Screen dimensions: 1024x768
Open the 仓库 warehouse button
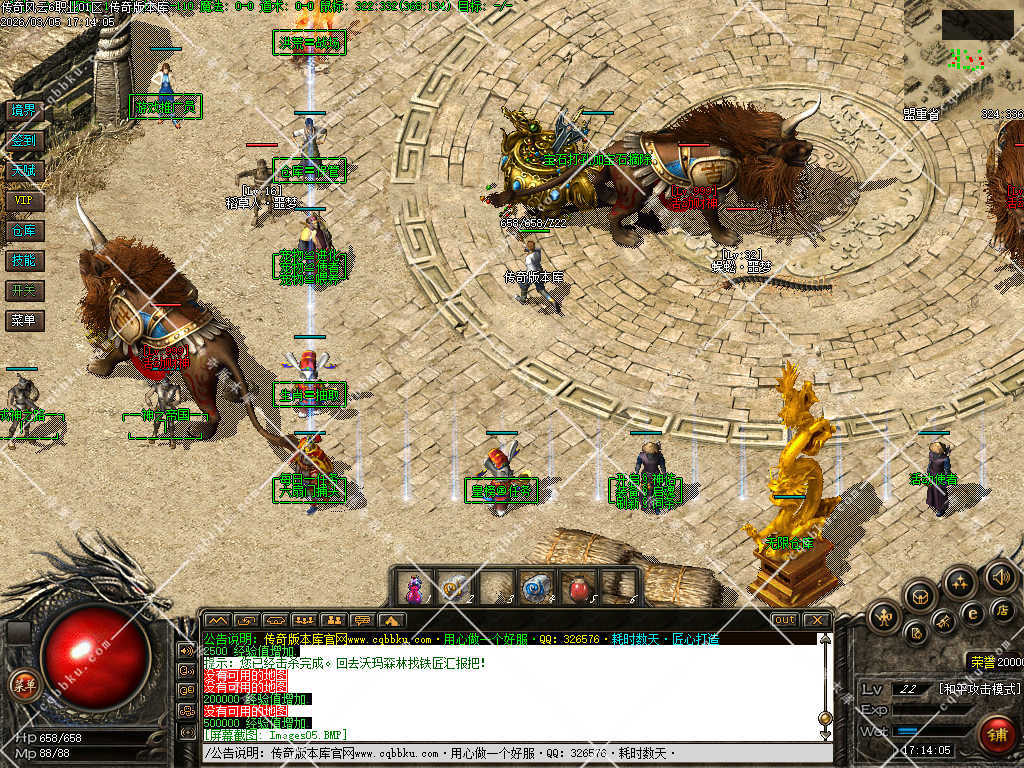click(x=23, y=230)
